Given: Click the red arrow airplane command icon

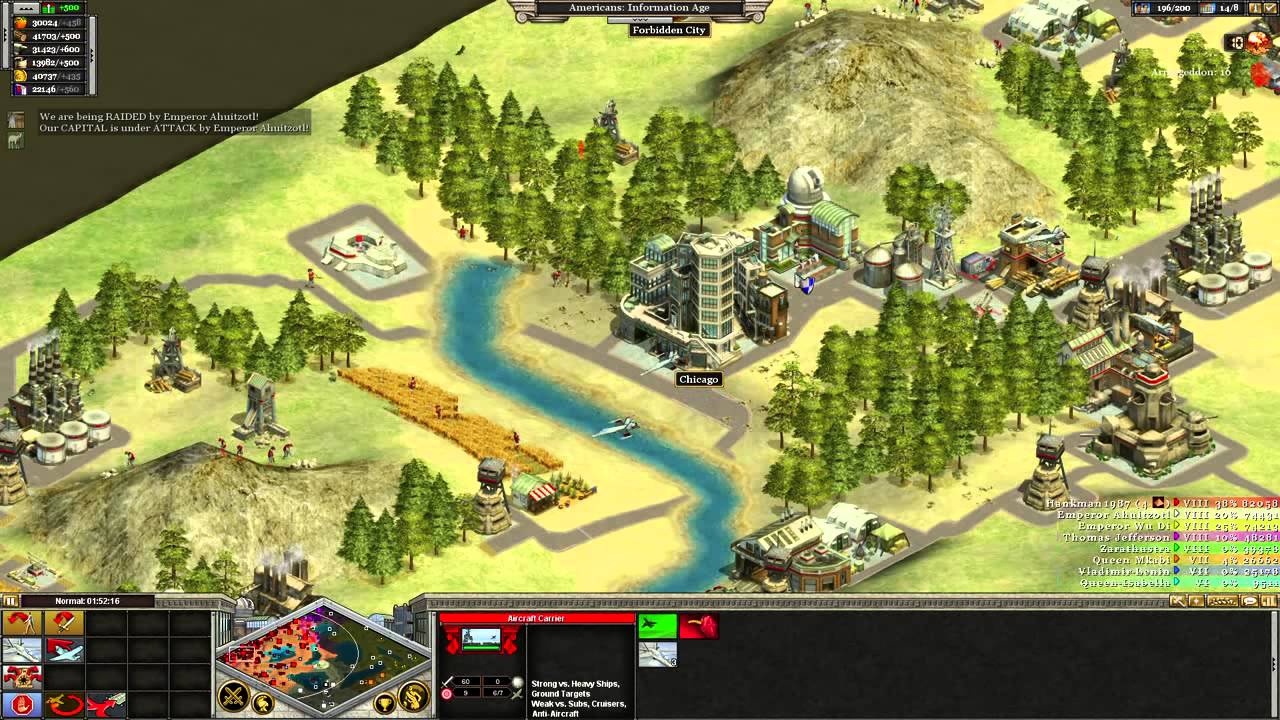Looking at the screenshot, I should [x=63, y=651].
